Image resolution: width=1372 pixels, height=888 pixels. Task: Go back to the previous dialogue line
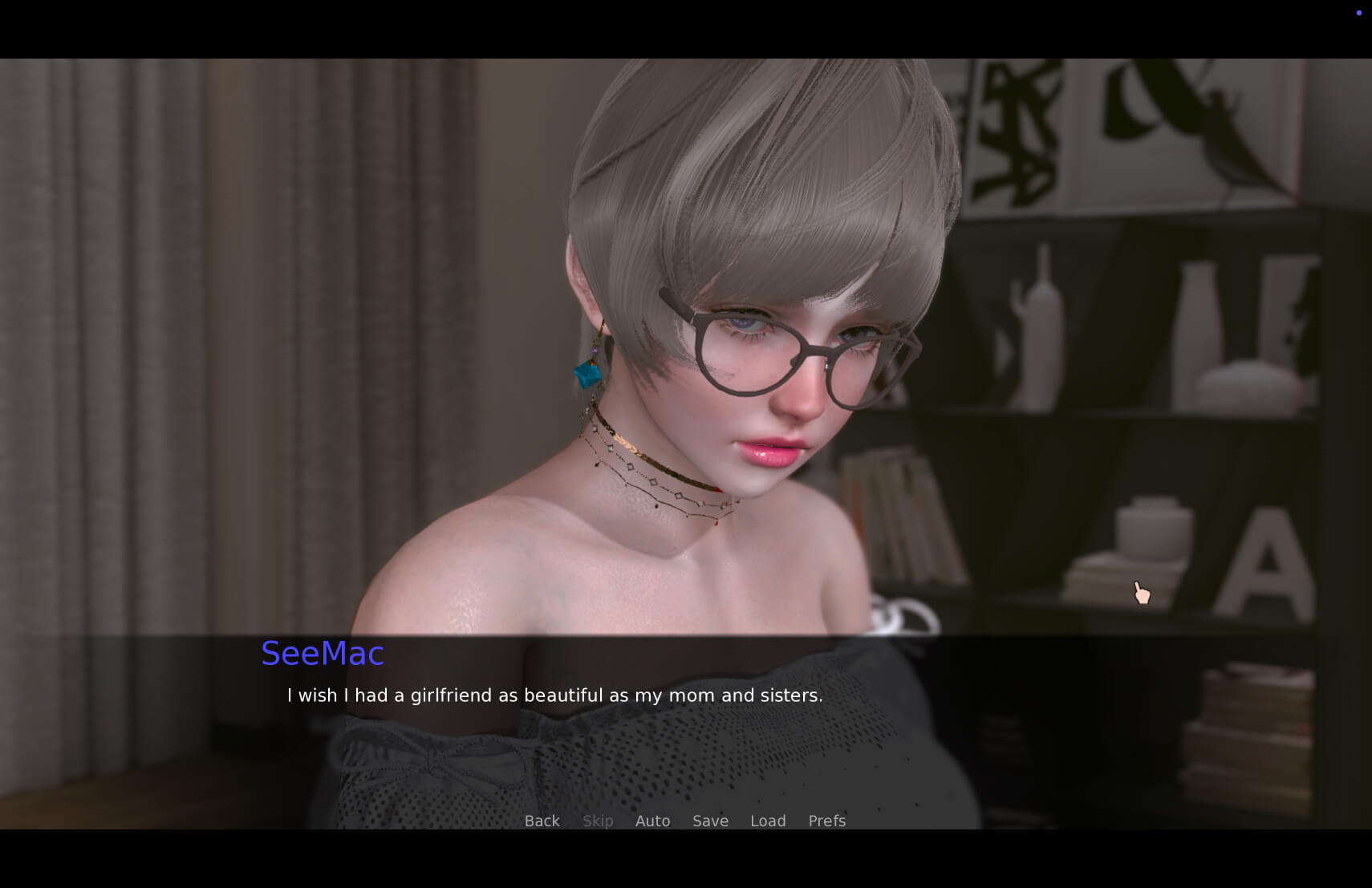coord(542,821)
